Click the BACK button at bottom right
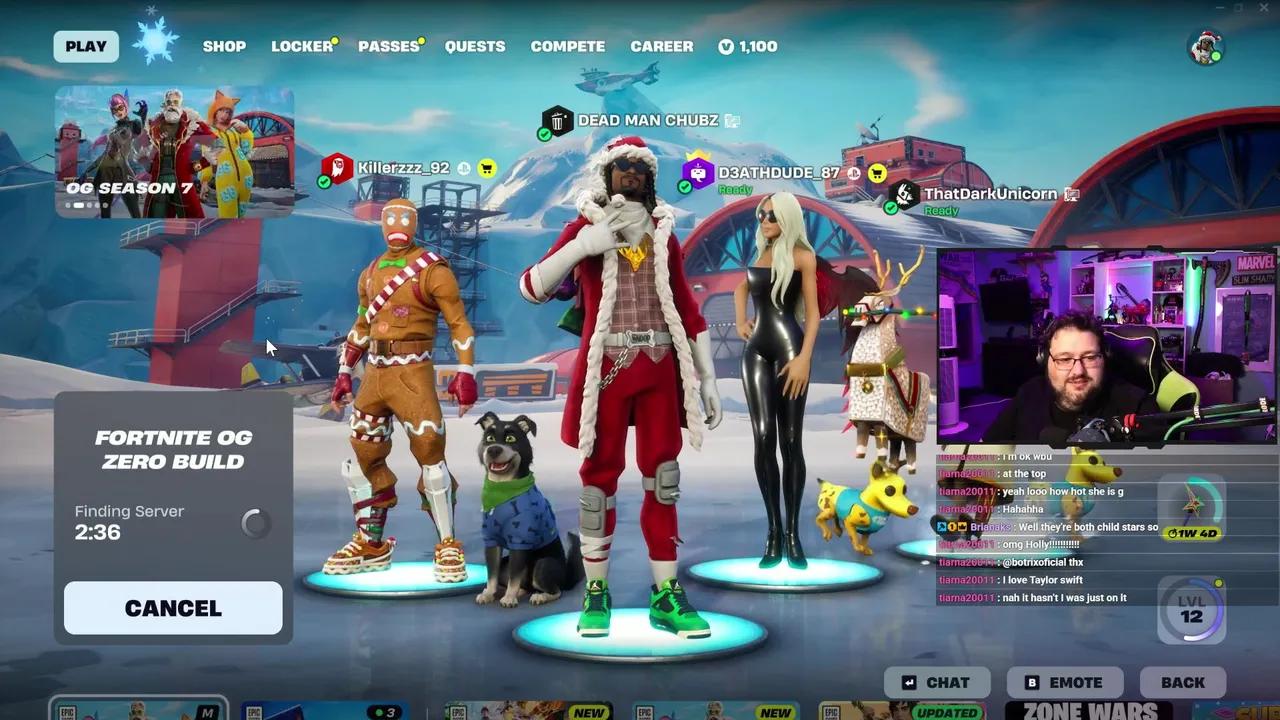The width and height of the screenshot is (1280, 720). [1183, 682]
